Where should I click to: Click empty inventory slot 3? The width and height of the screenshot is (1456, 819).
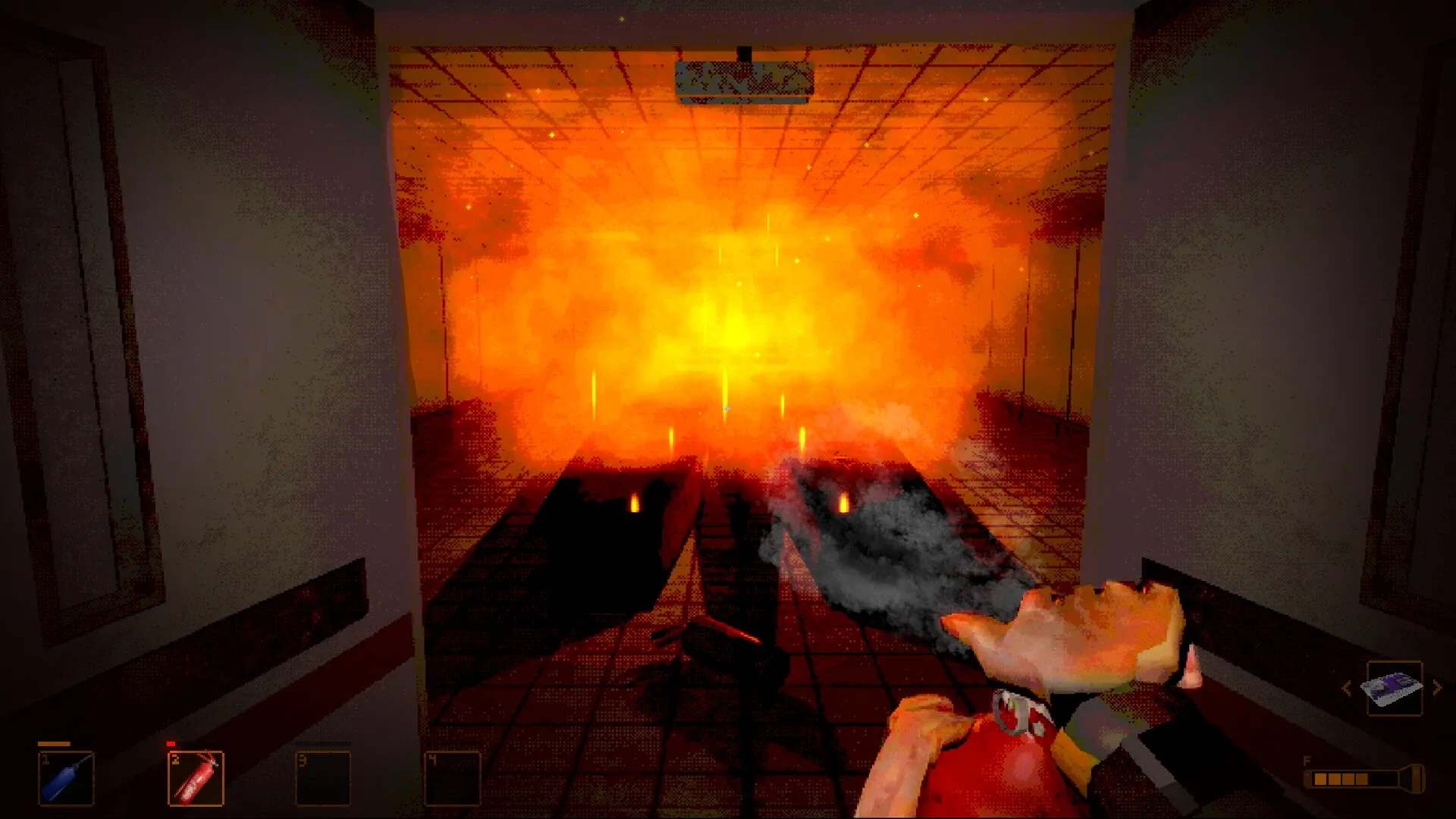(322, 777)
